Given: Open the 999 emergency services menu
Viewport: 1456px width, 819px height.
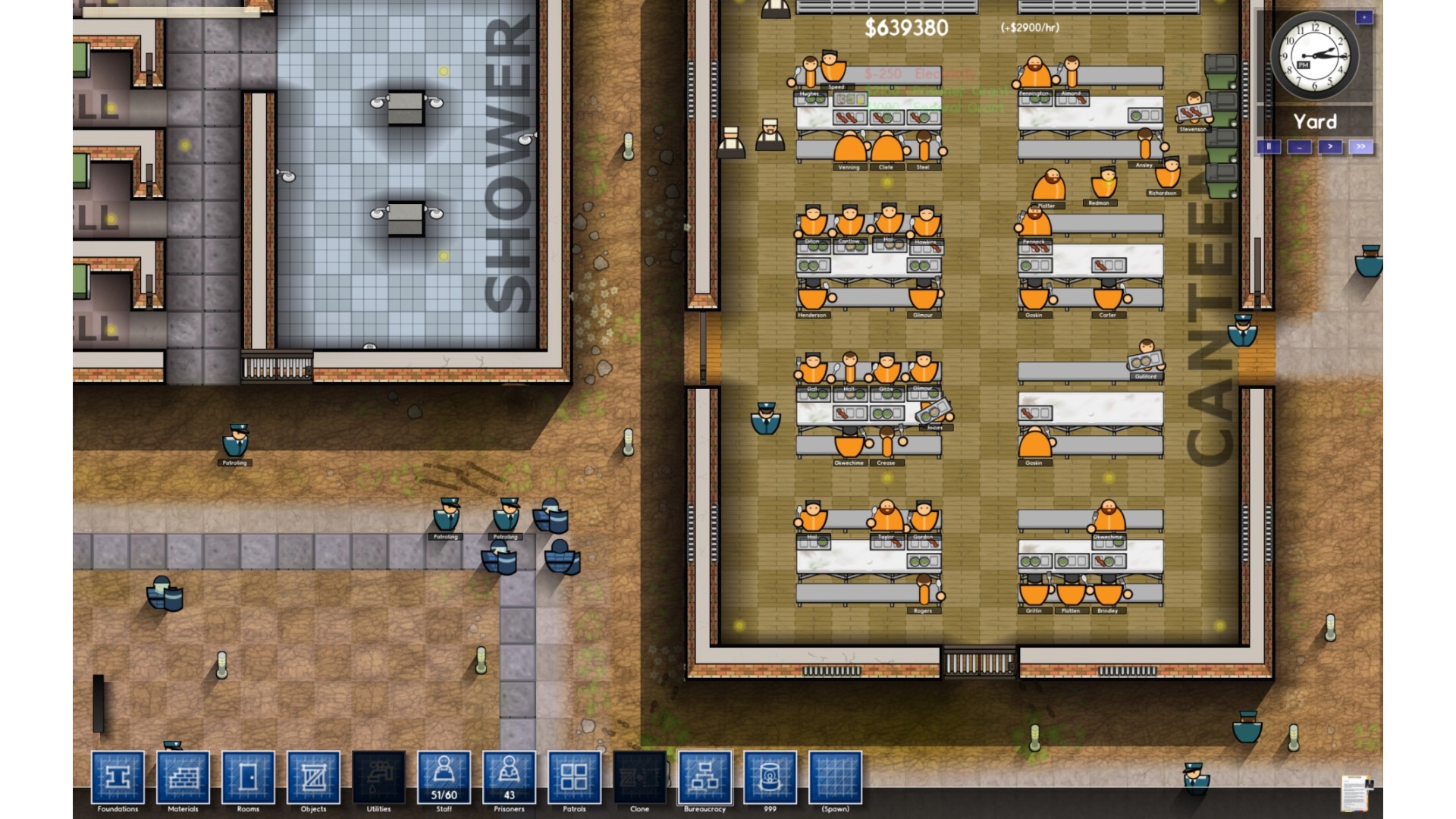Looking at the screenshot, I should point(770,777).
